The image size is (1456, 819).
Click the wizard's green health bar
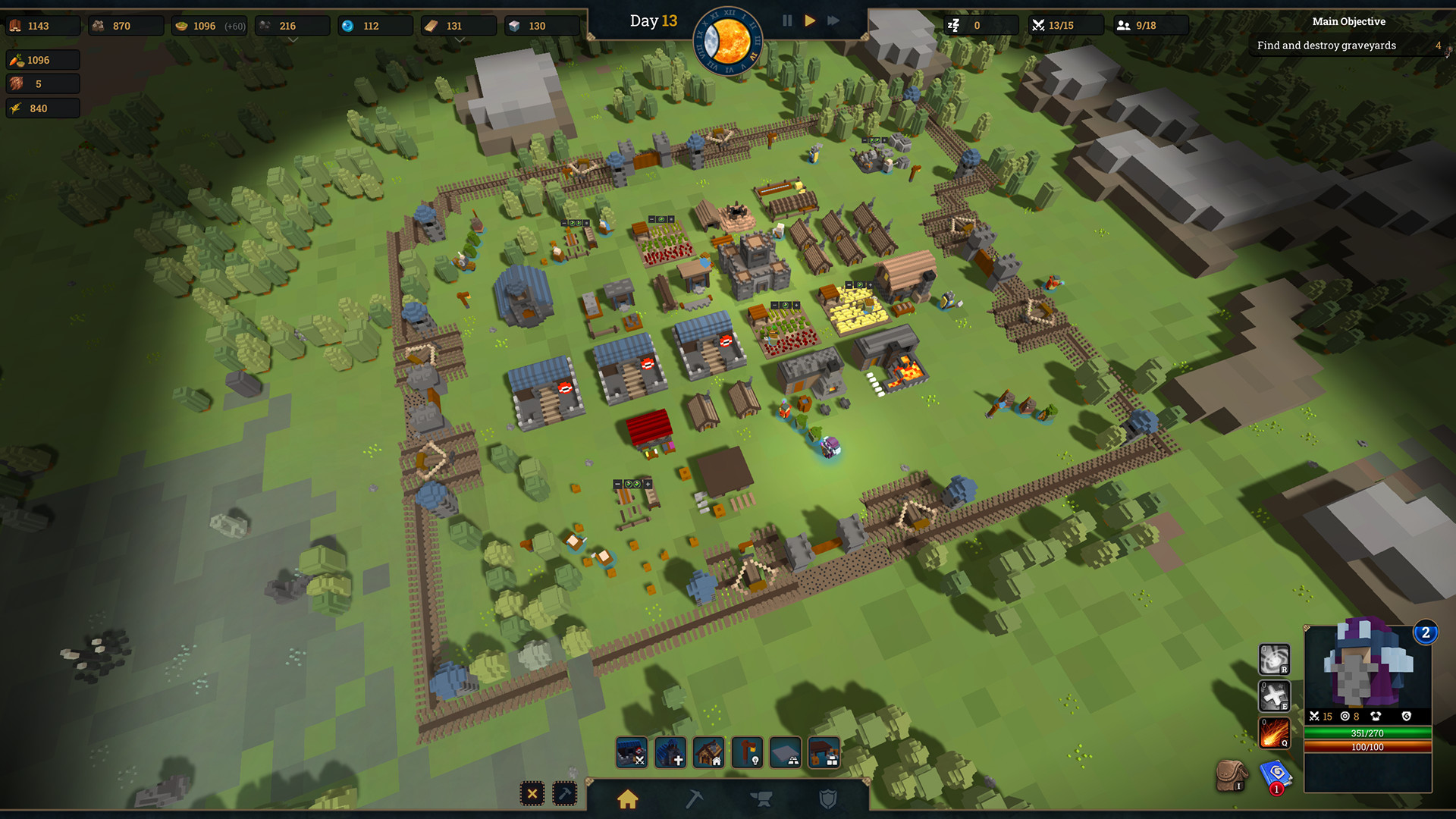pos(1367,733)
